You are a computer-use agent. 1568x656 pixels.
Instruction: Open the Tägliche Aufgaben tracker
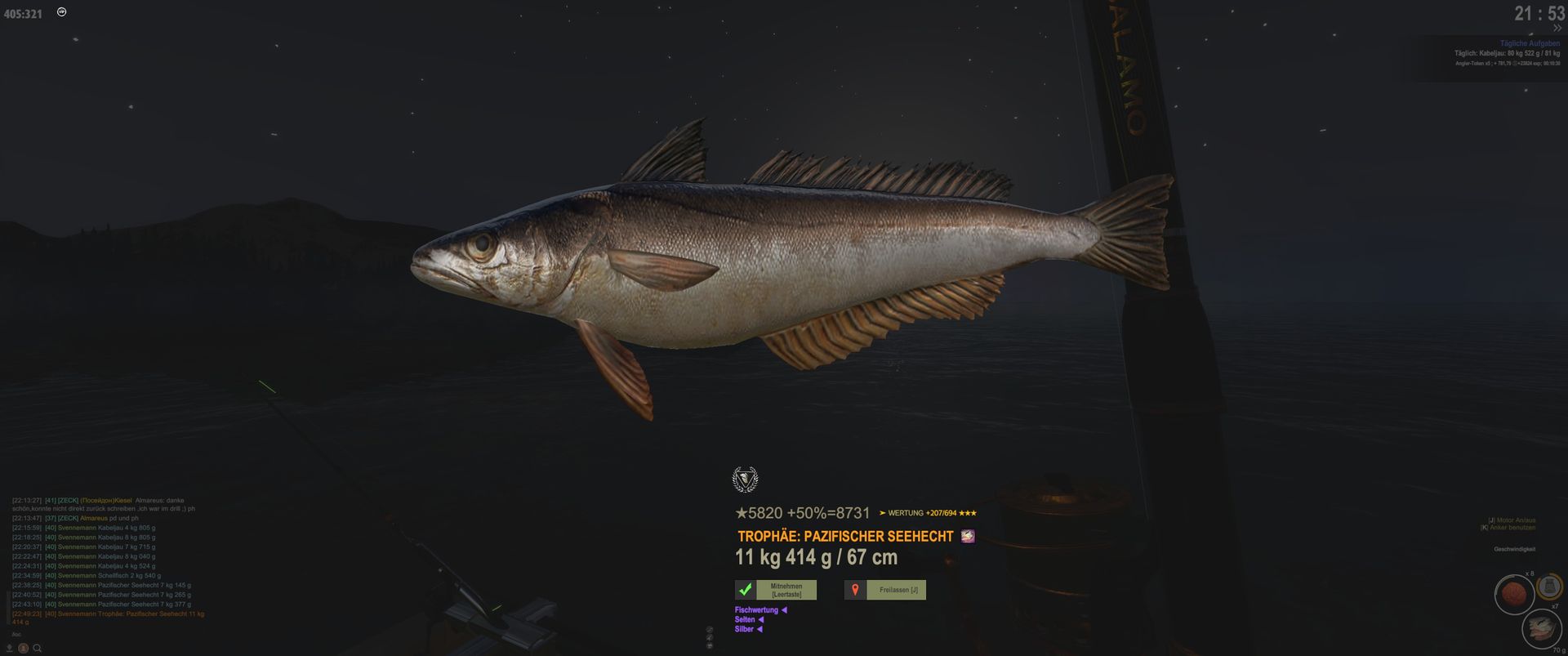[1529, 43]
